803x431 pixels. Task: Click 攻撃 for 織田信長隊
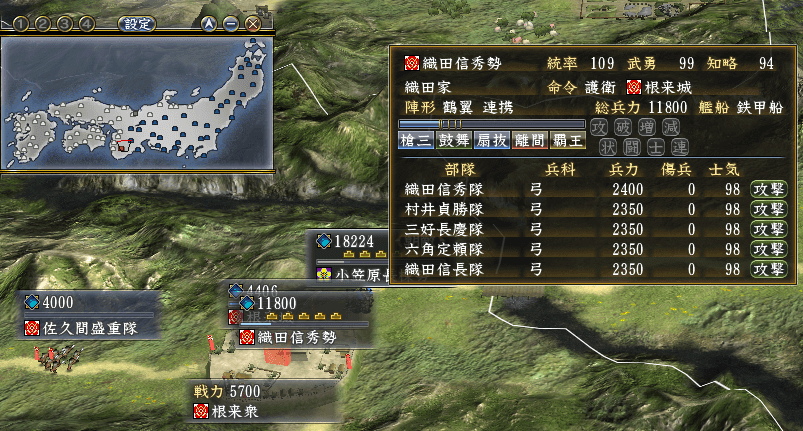tap(768, 270)
